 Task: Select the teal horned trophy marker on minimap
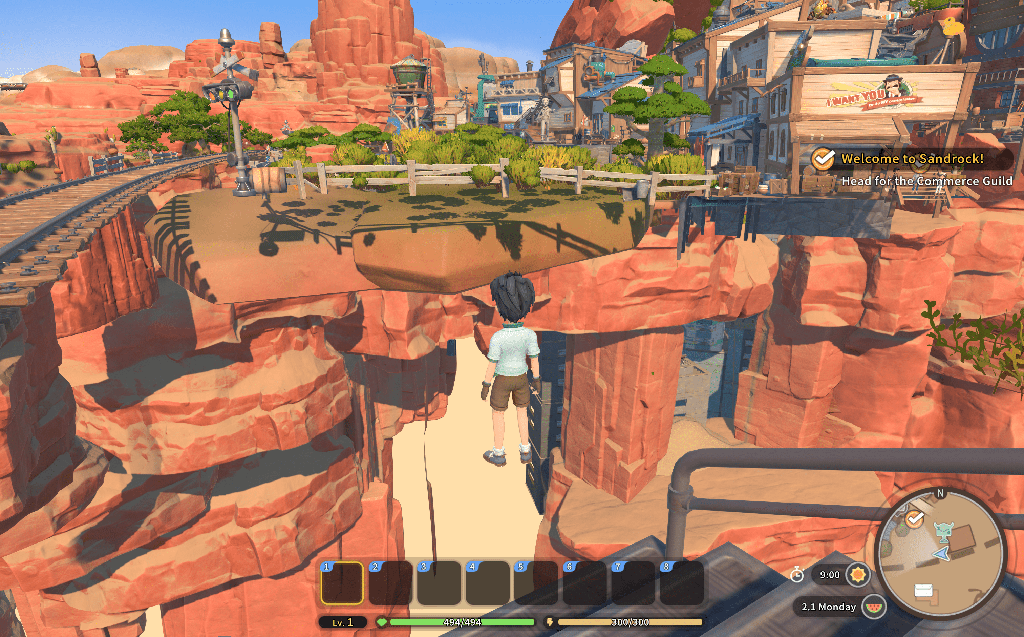click(x=942, y=530)
